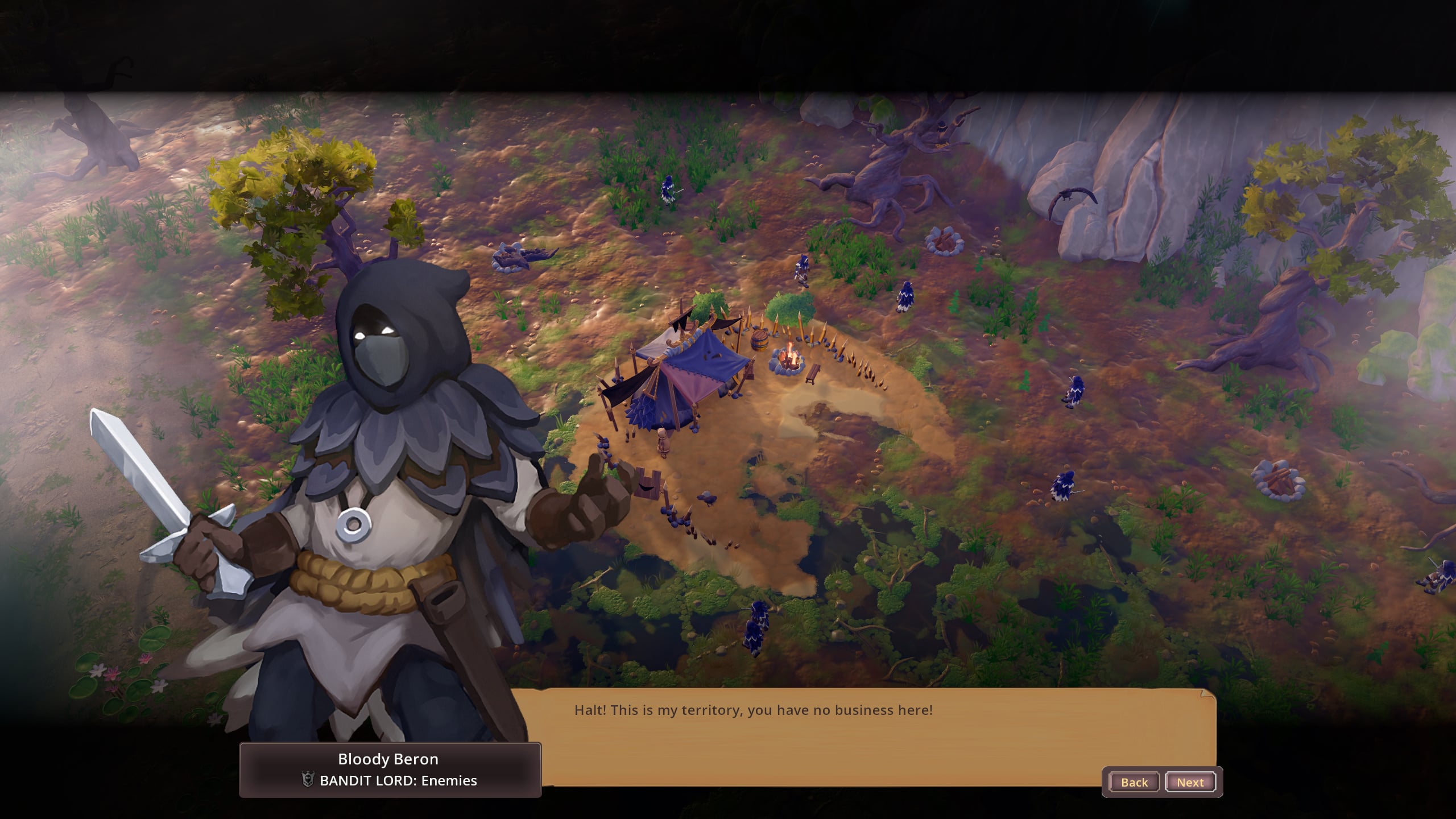The height and width of the screenshot is (819, 1456).
Task: Go to previous line with Back
Action: pos(1134,782)
